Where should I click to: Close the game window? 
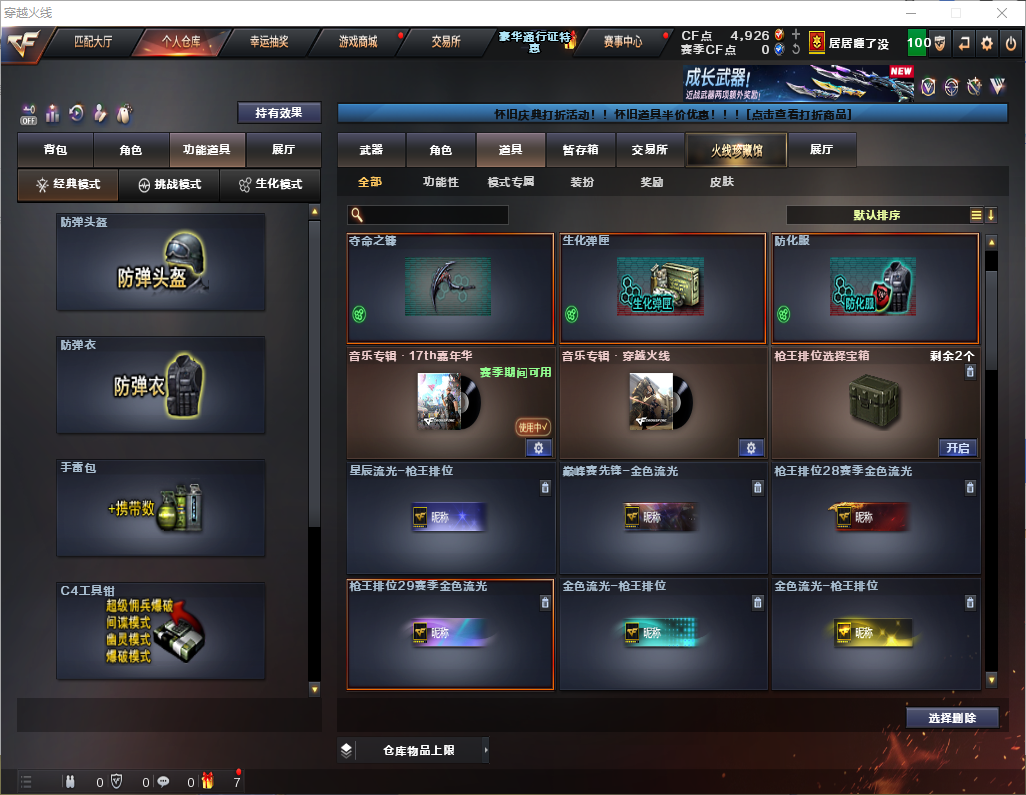click(x=1002, y=12)
